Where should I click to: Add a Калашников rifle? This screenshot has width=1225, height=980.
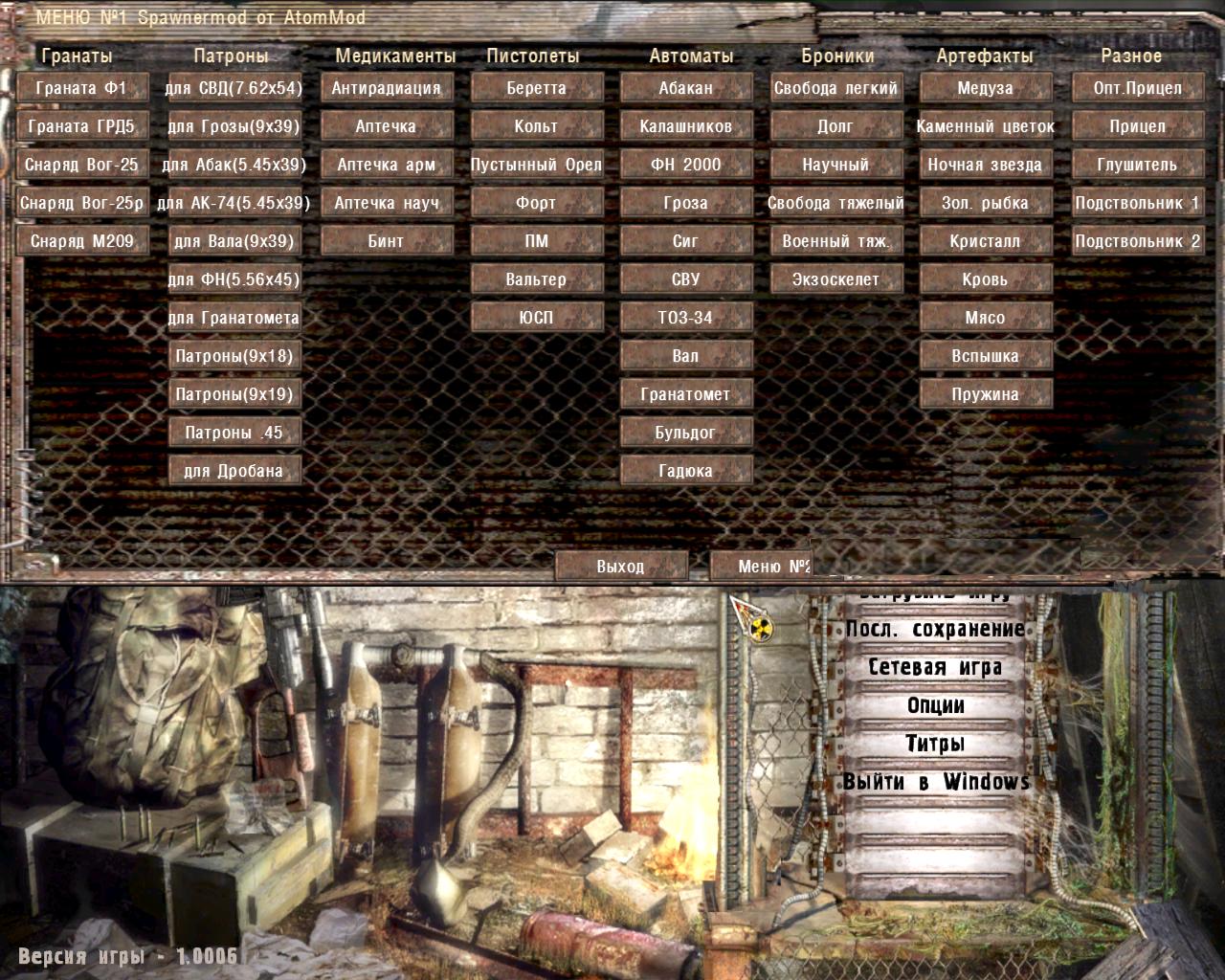(x=685, y=125)
